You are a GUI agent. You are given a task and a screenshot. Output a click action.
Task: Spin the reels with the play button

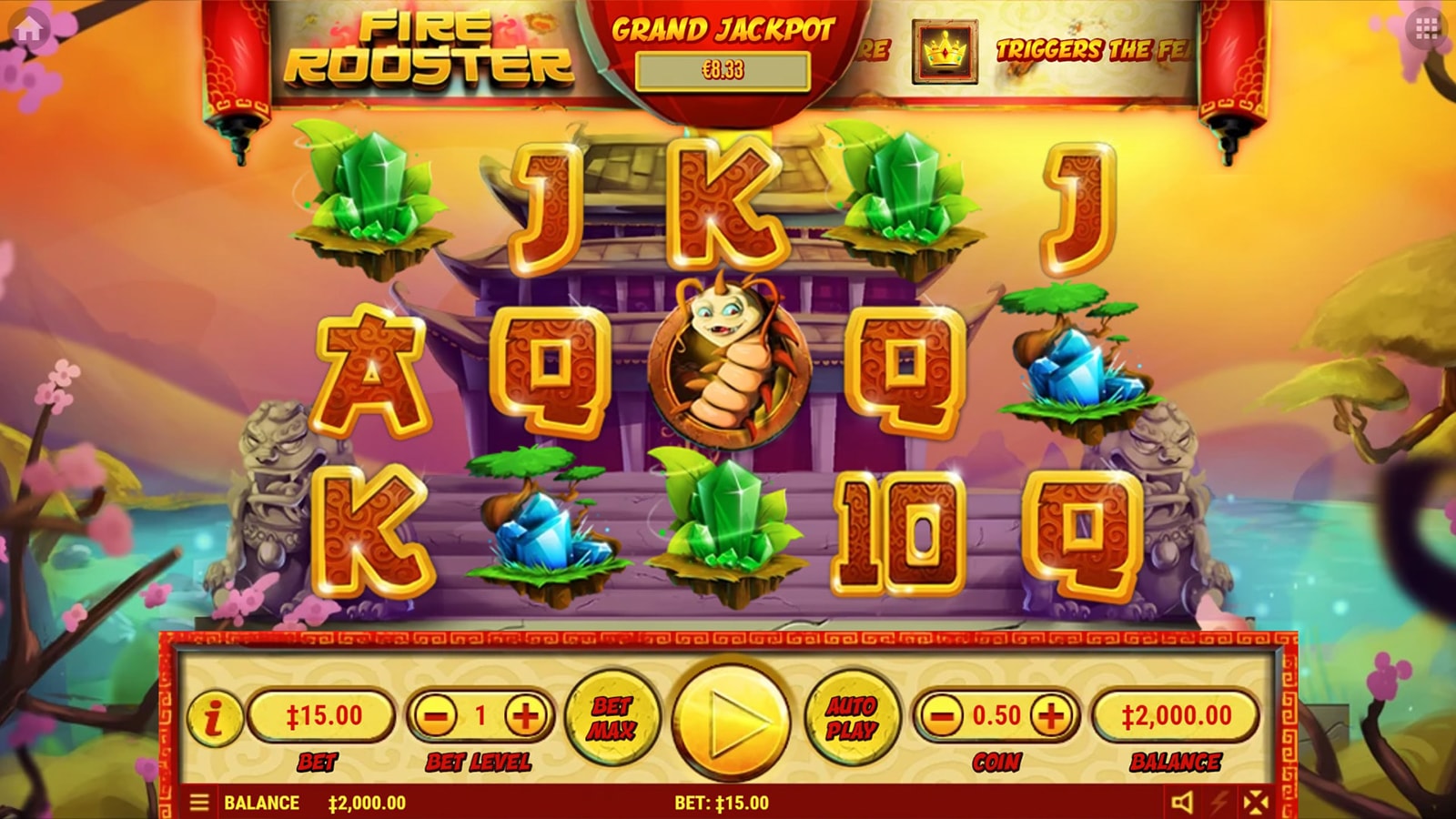[x=731, y=719]
